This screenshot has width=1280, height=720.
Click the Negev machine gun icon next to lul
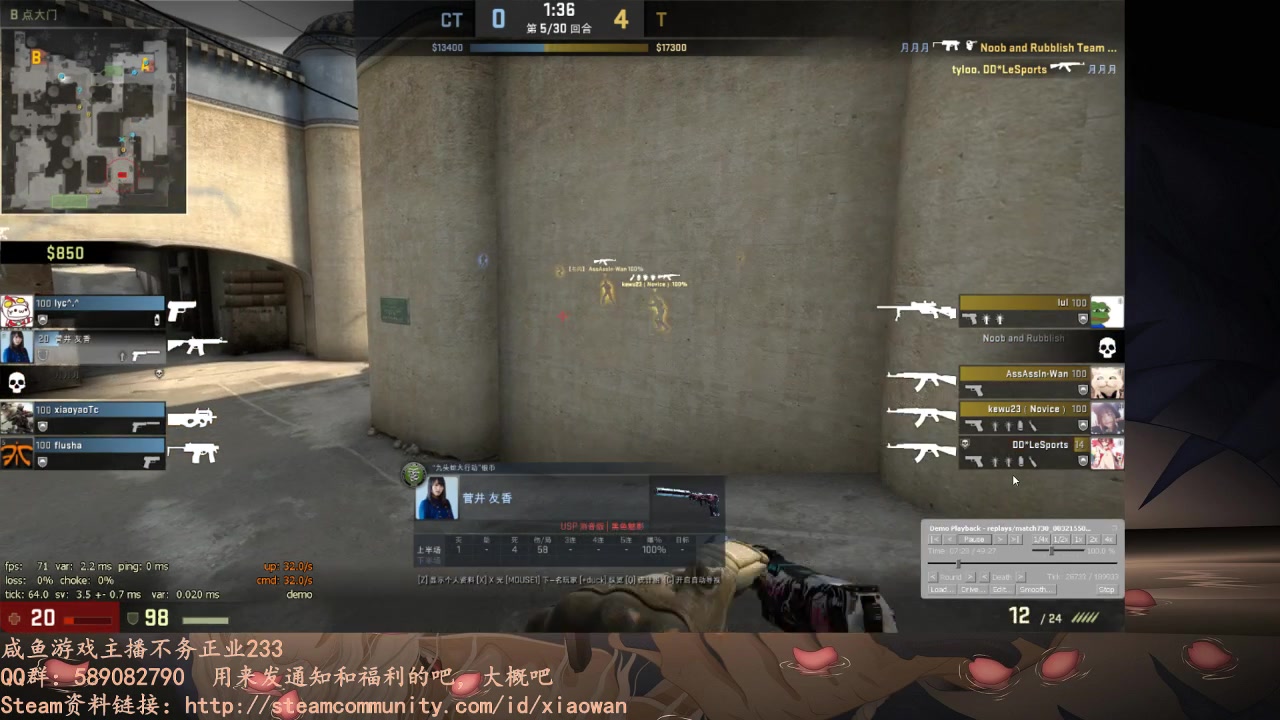[x=915, y=310]
